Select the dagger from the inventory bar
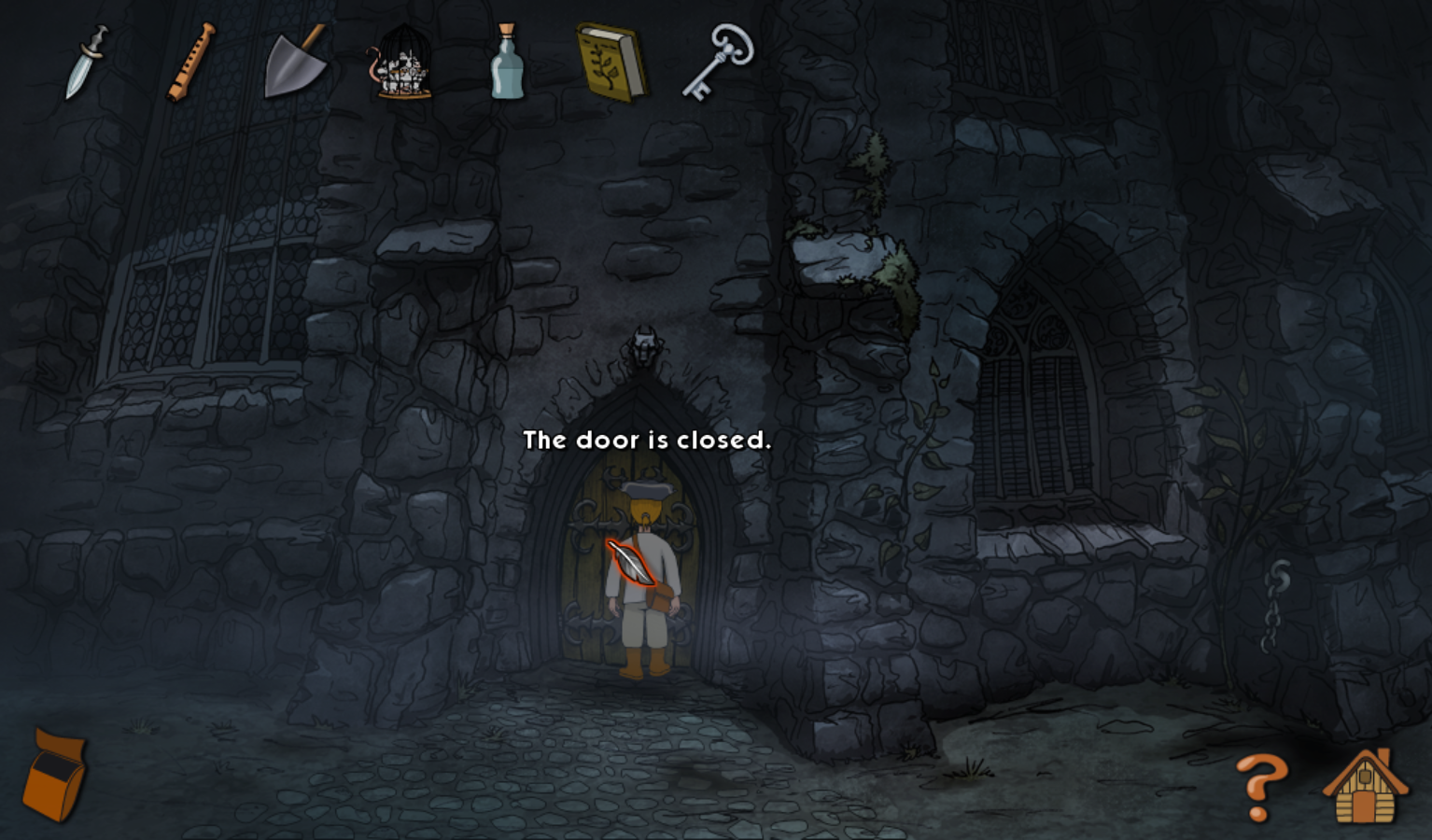 click(86, 61)
